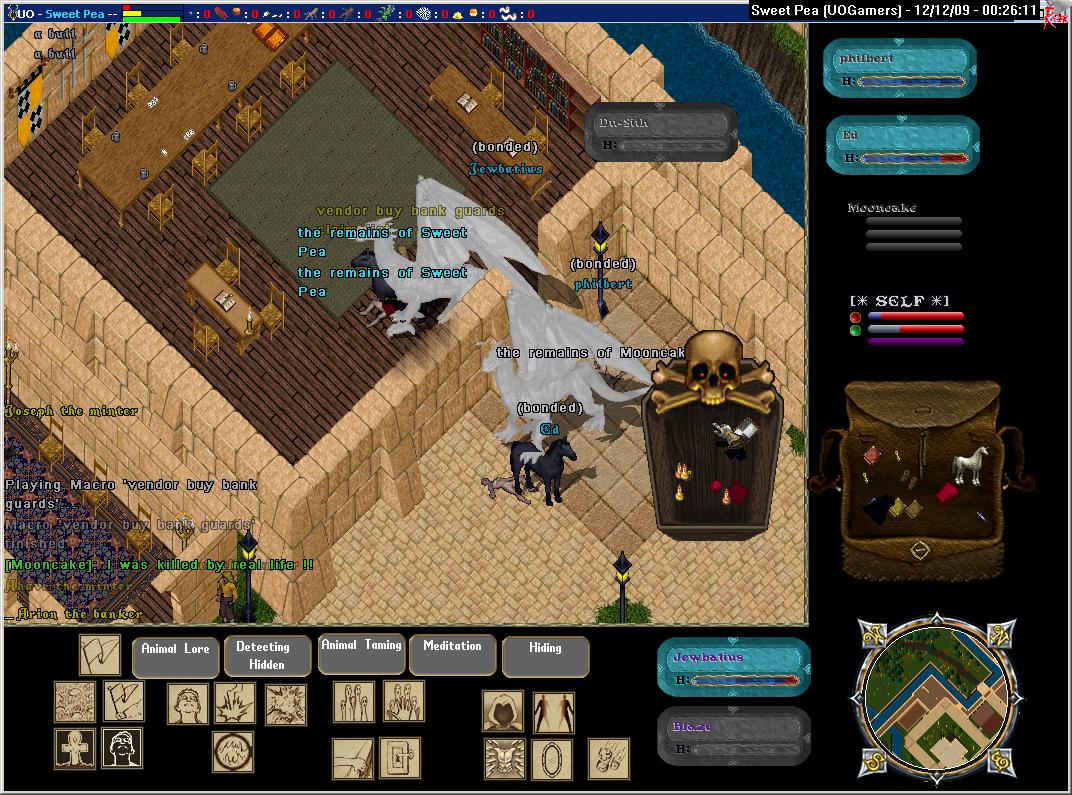Click the Du-Sith status gump
The image size is (1072, 795).
pyautogui.click(x=661, y=132)
